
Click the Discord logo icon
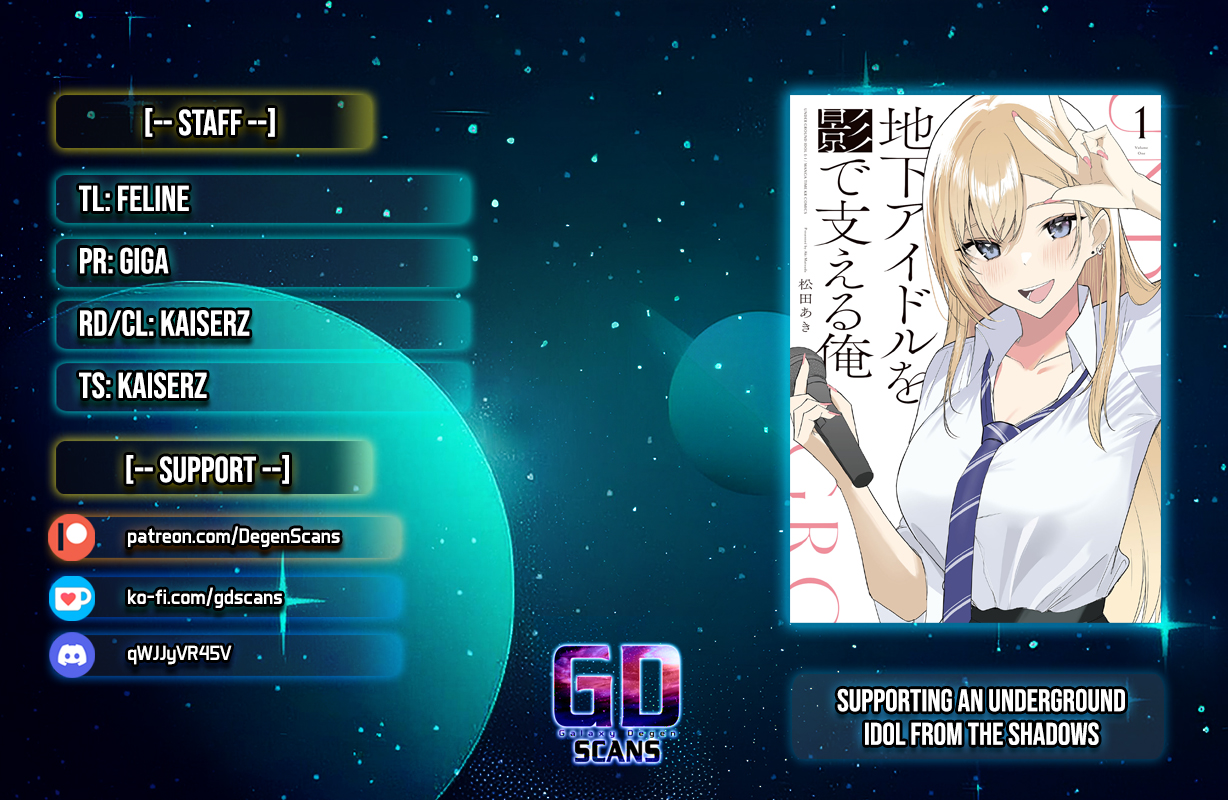click(72, 655)
